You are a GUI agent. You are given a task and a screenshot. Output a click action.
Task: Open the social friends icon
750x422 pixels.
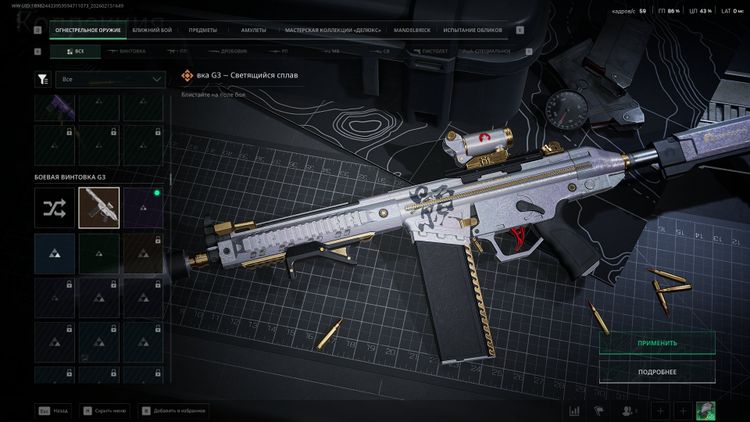628,410
